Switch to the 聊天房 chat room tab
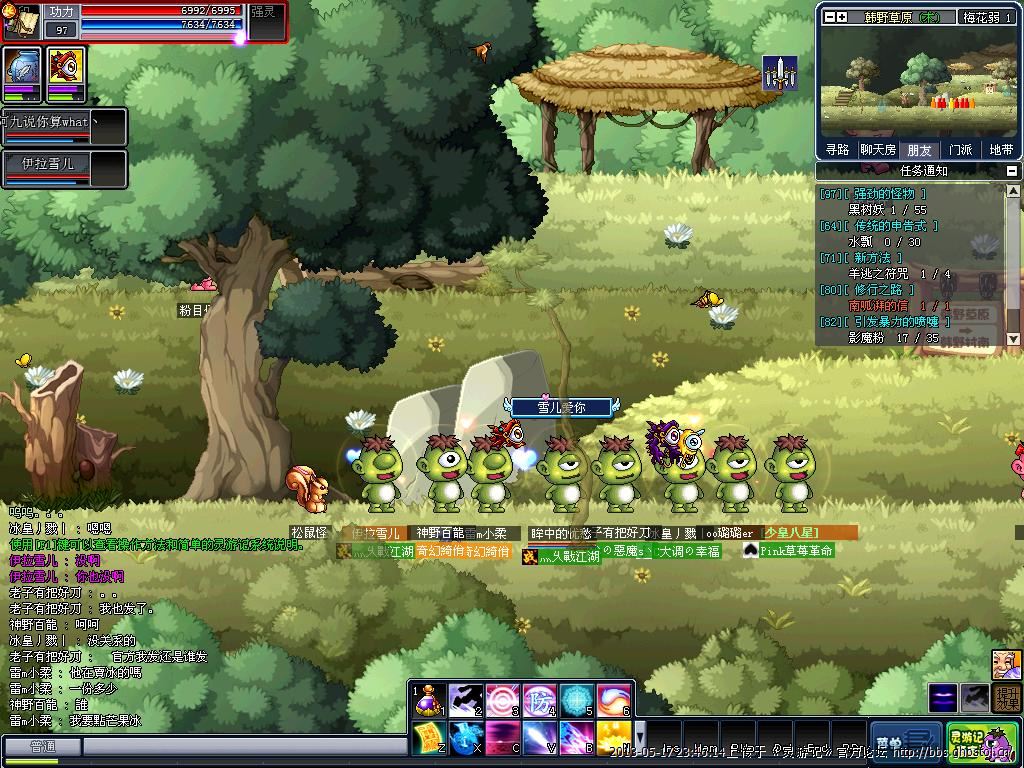This screenshot has height=768, width=1024. [x=878, y=150]
